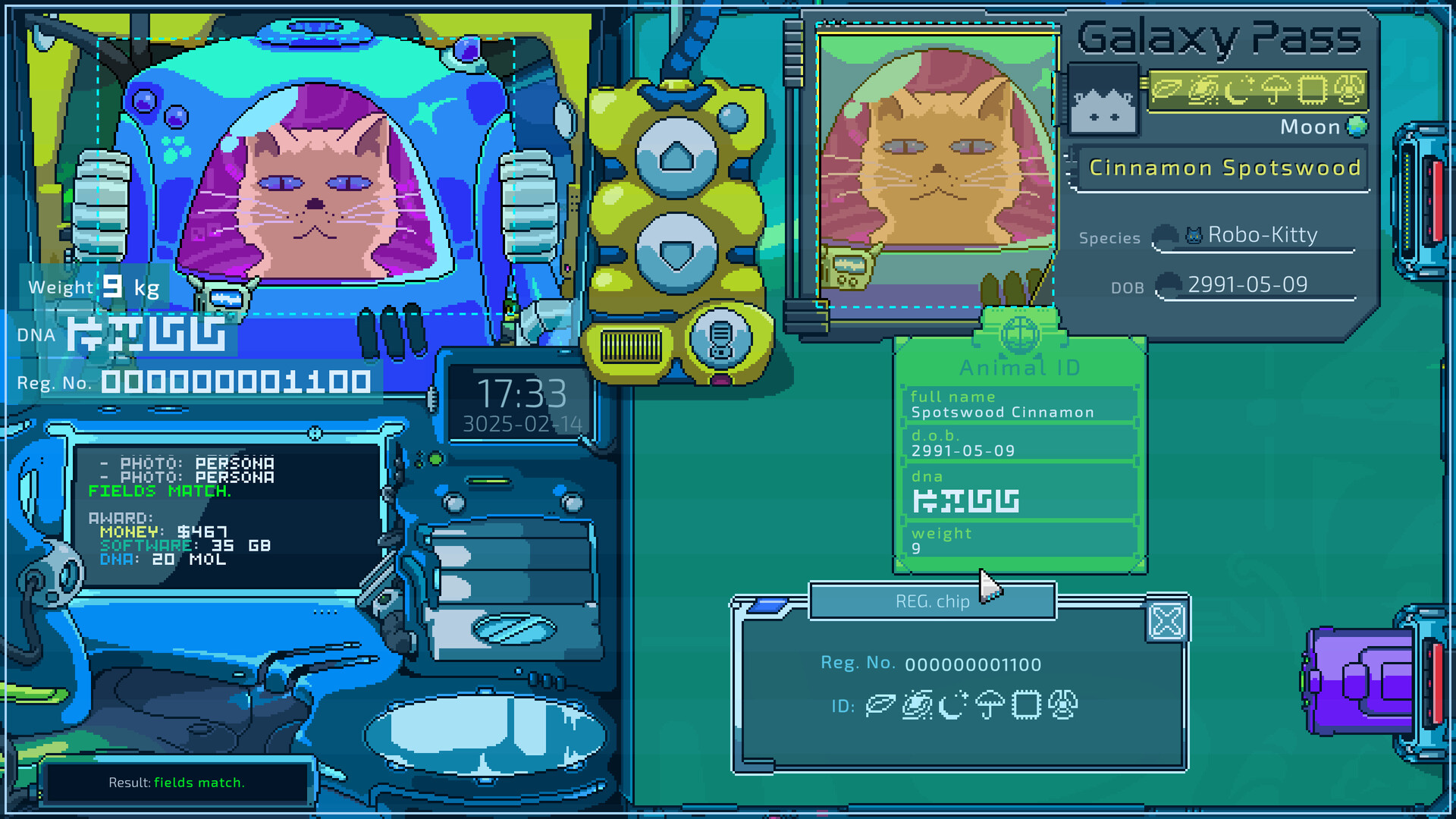Image resolution: width=1456 pixels, height=819 pixels.
Task: Expand the REG. chip header bar
Action: coord(931,601)
